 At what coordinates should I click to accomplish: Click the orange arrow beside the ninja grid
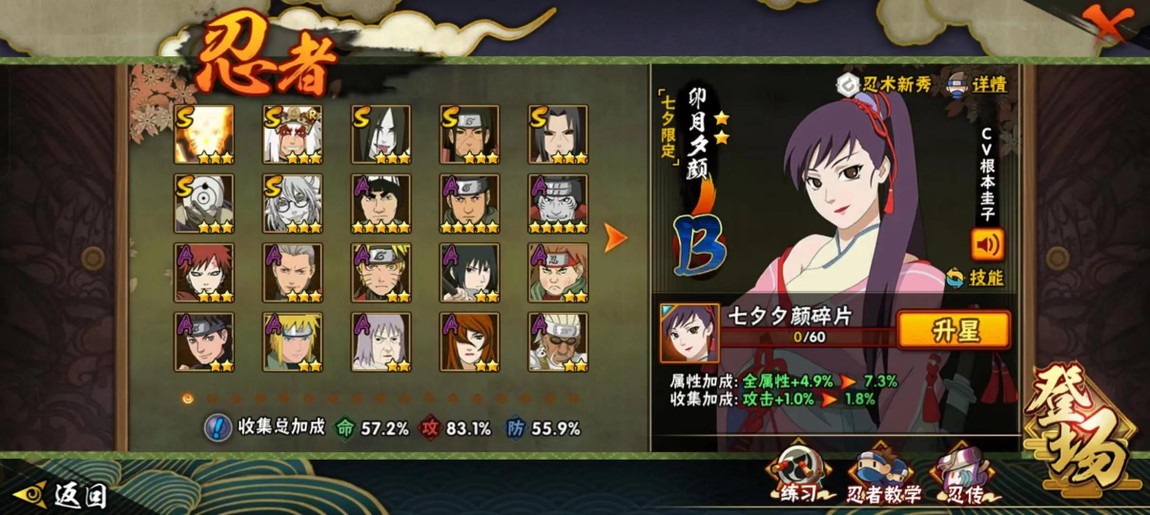click(616, 237)
